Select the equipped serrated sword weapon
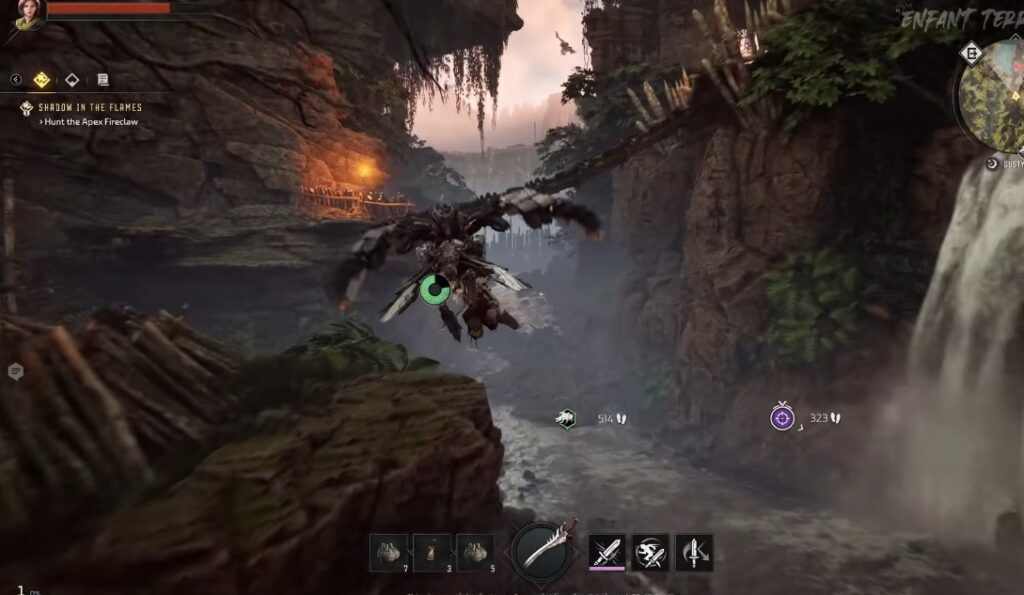Viewport: 1024px width, 595px height. pos(545,549)
